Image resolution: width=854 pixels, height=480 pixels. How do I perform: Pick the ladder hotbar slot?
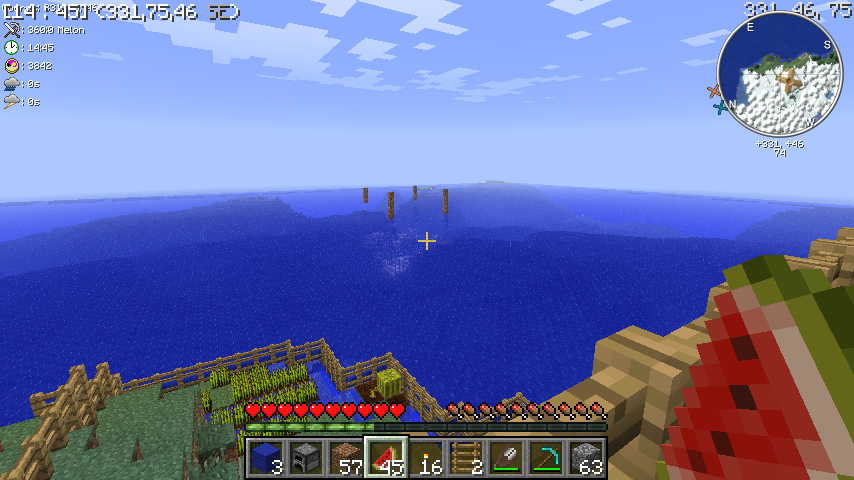tap(466, 458)
